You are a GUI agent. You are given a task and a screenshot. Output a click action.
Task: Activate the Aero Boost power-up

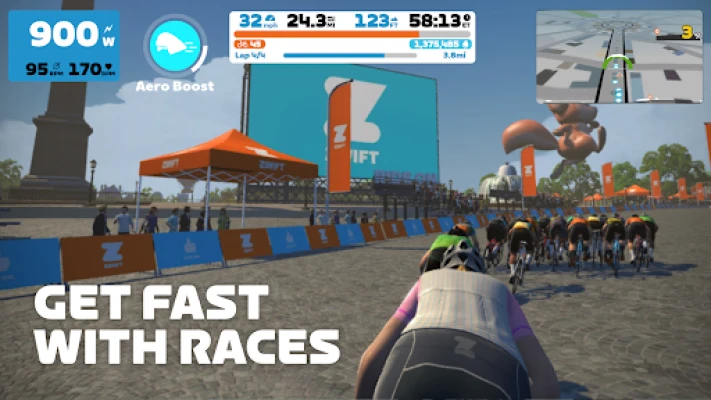174,45
